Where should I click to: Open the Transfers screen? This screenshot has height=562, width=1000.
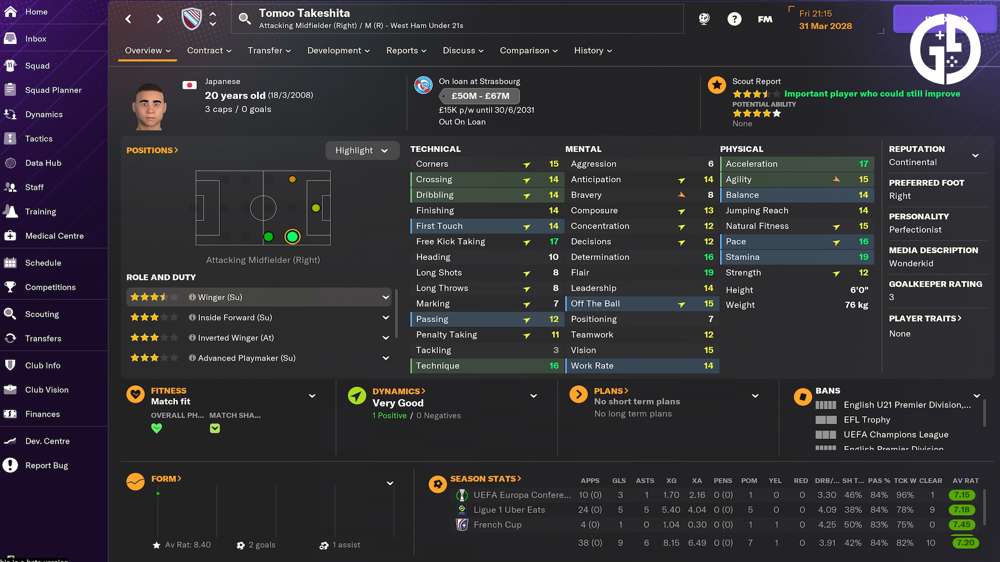point(43,339)
